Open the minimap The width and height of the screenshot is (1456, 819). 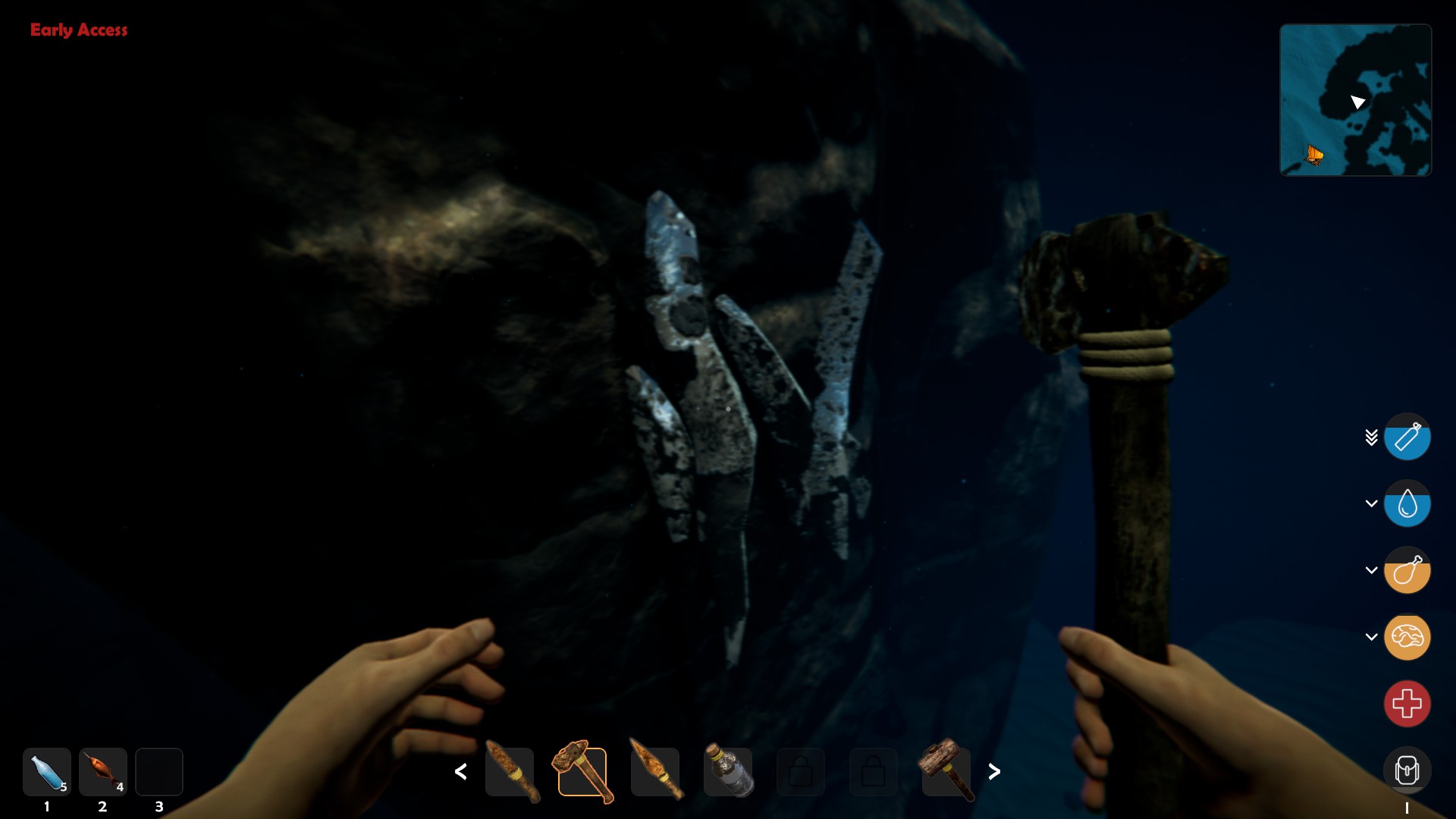pyautogui.click(x=1355, y=100)
